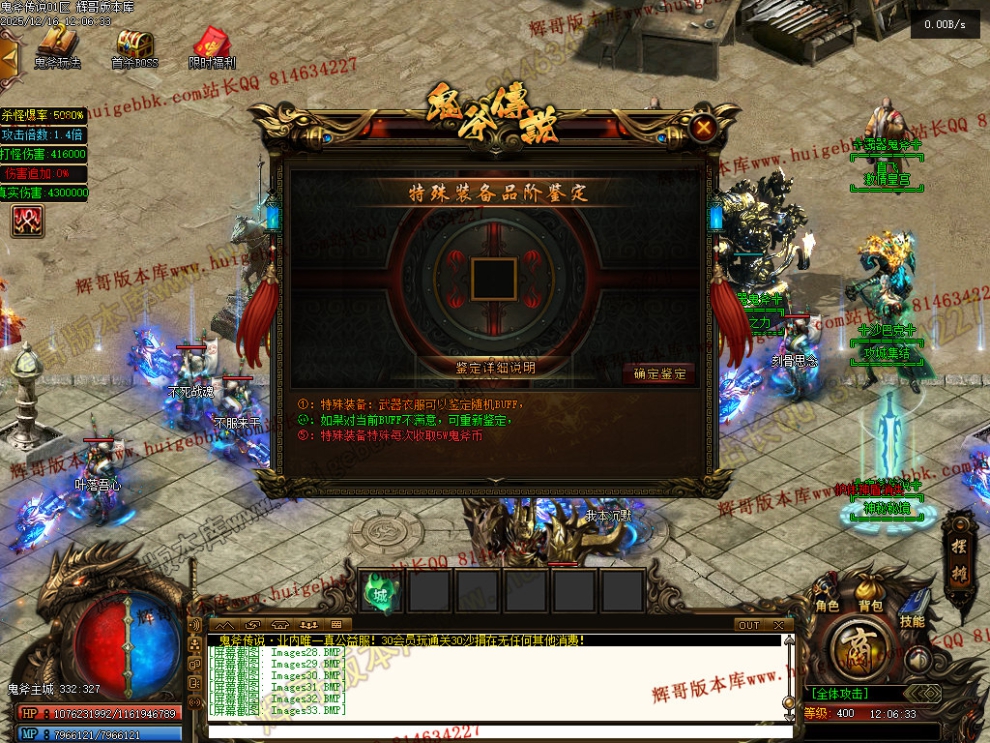This screenshot has height=743, width=990.
Task: Activate the red crossed-axes skill icon
Action: pos(27,220)
